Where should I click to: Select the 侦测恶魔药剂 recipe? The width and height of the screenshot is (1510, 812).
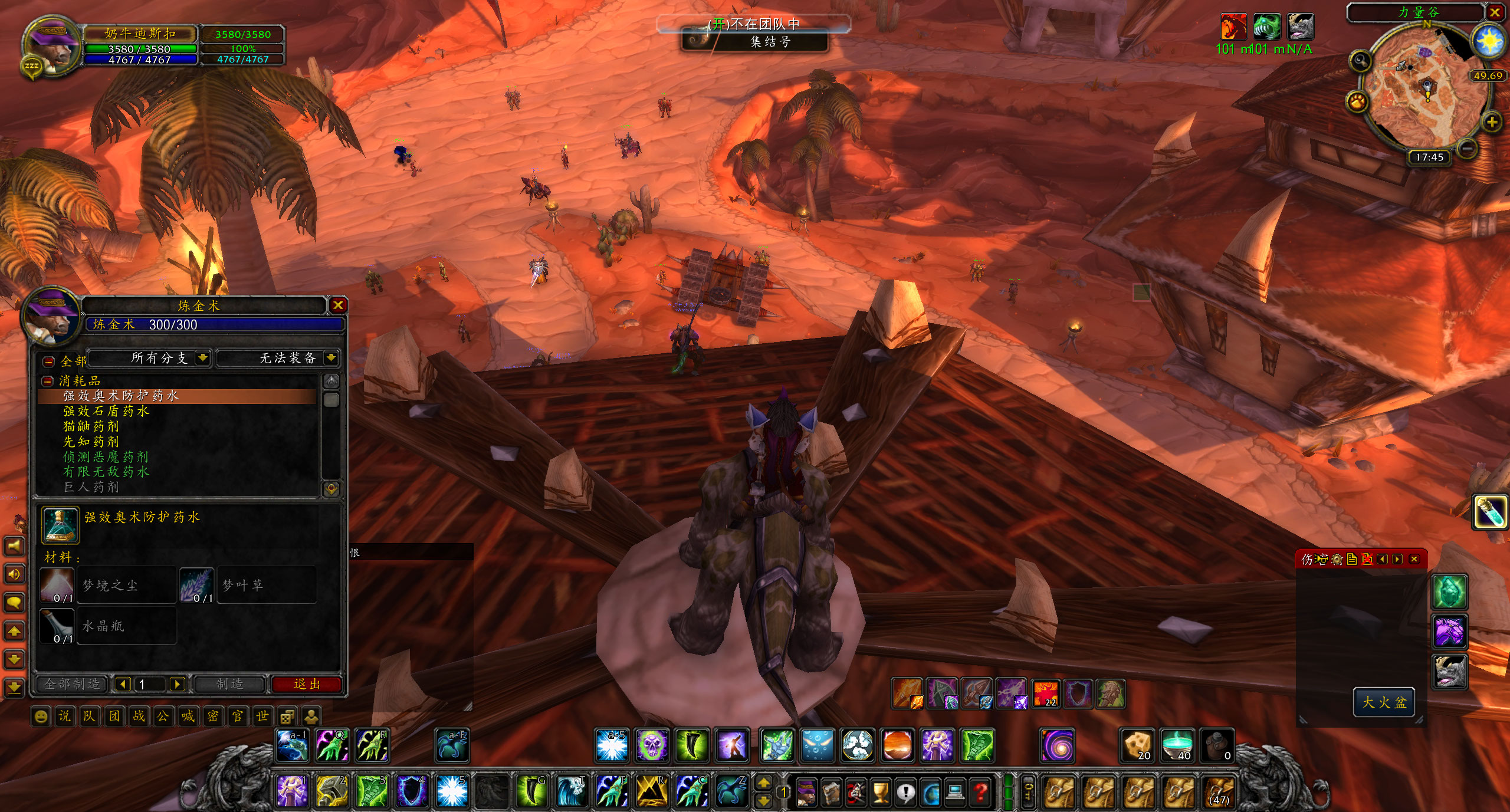[106, 457]
